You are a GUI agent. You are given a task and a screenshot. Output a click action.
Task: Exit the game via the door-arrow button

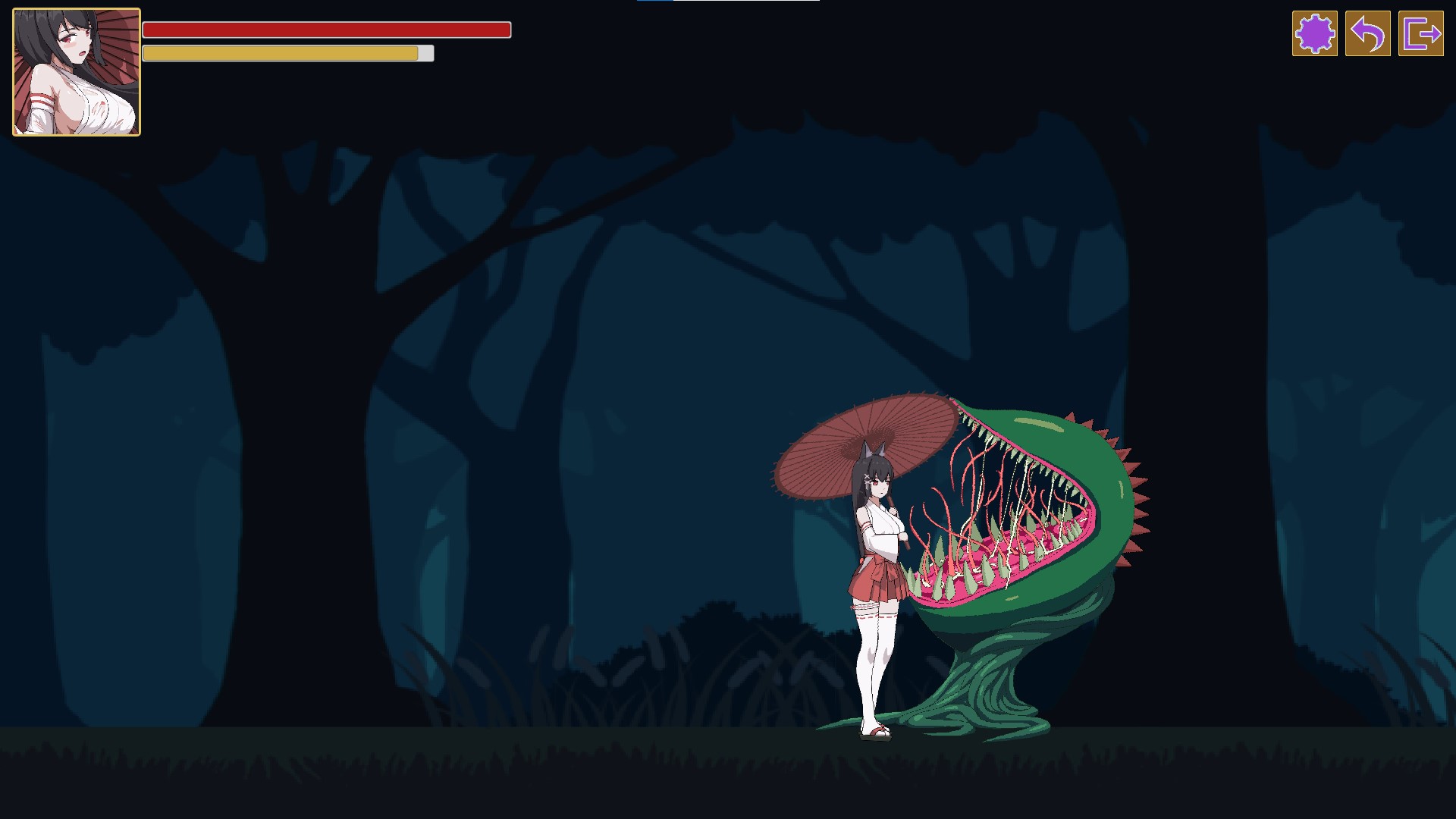tap(1420, 33)
